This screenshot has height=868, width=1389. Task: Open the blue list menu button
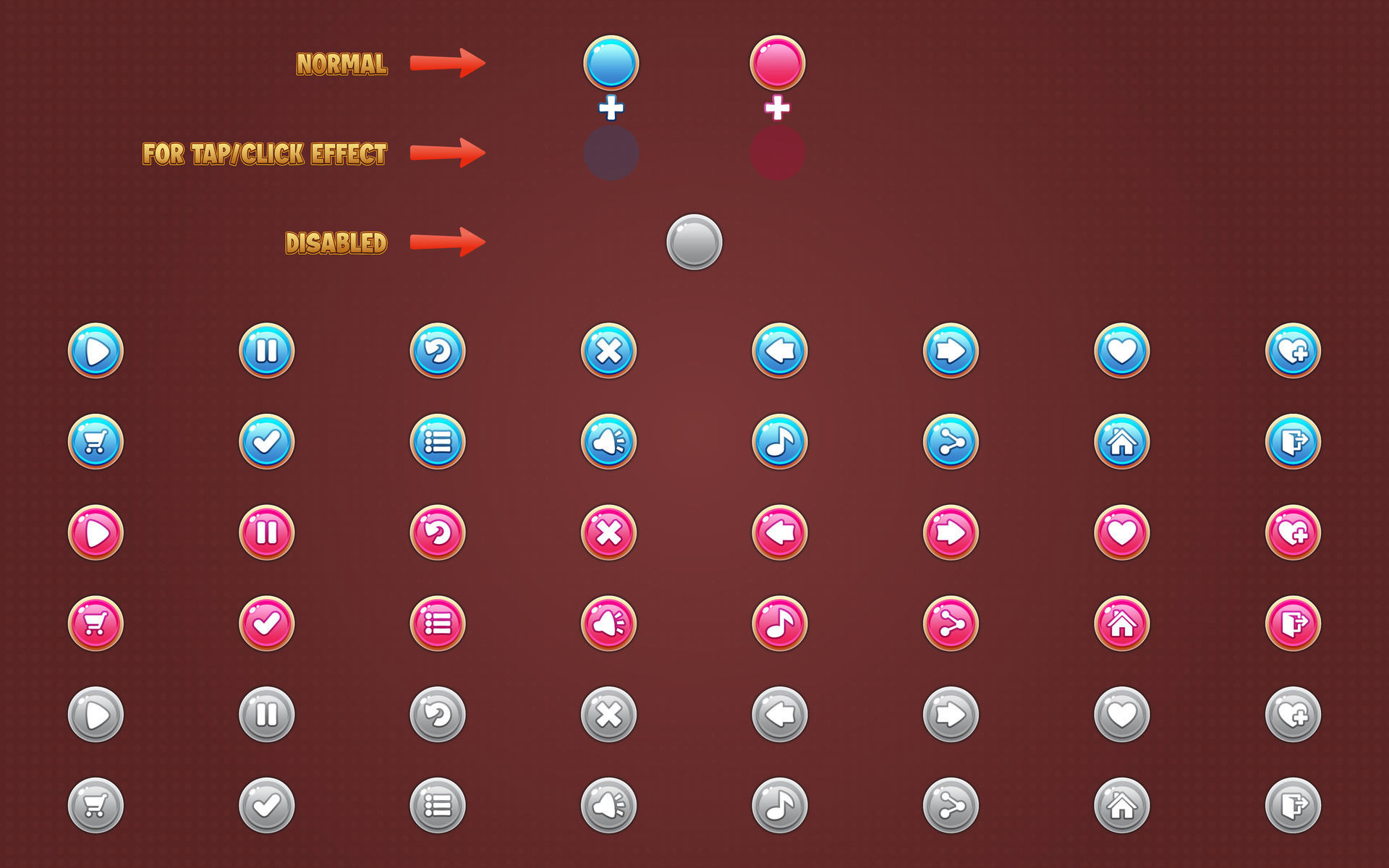[x=438, y=441]
